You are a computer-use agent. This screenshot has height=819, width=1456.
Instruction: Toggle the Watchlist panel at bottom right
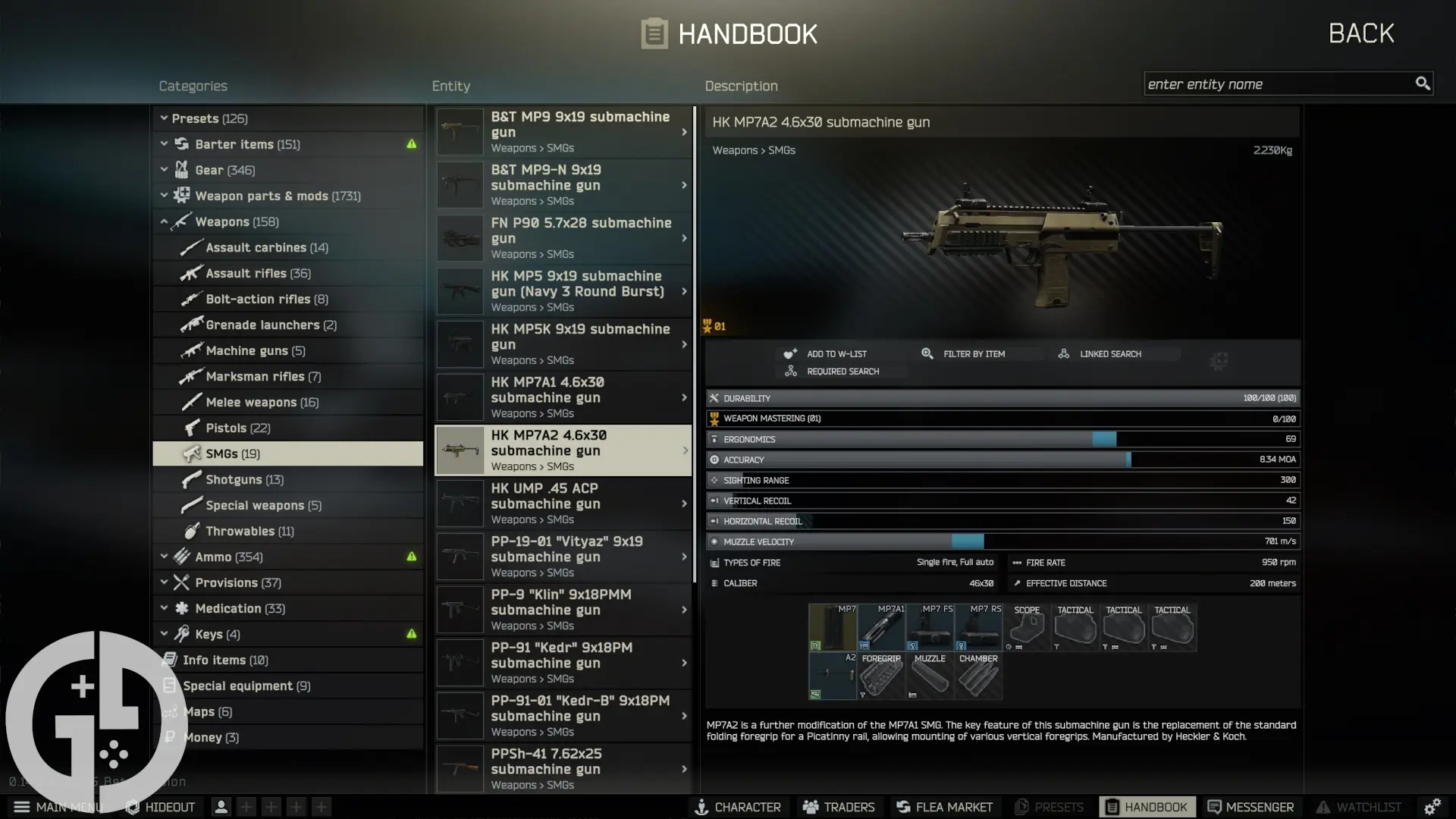point(1323,807)
